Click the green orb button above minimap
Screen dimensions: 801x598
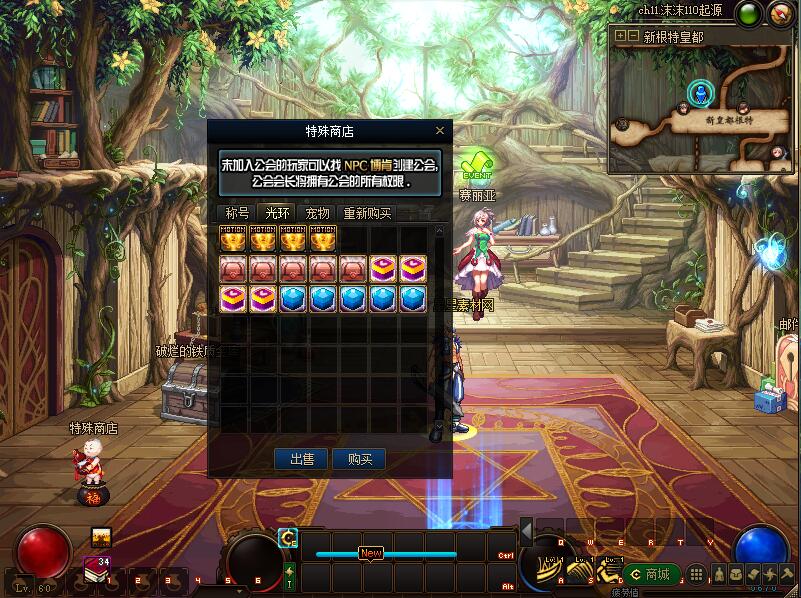(749, 13)
